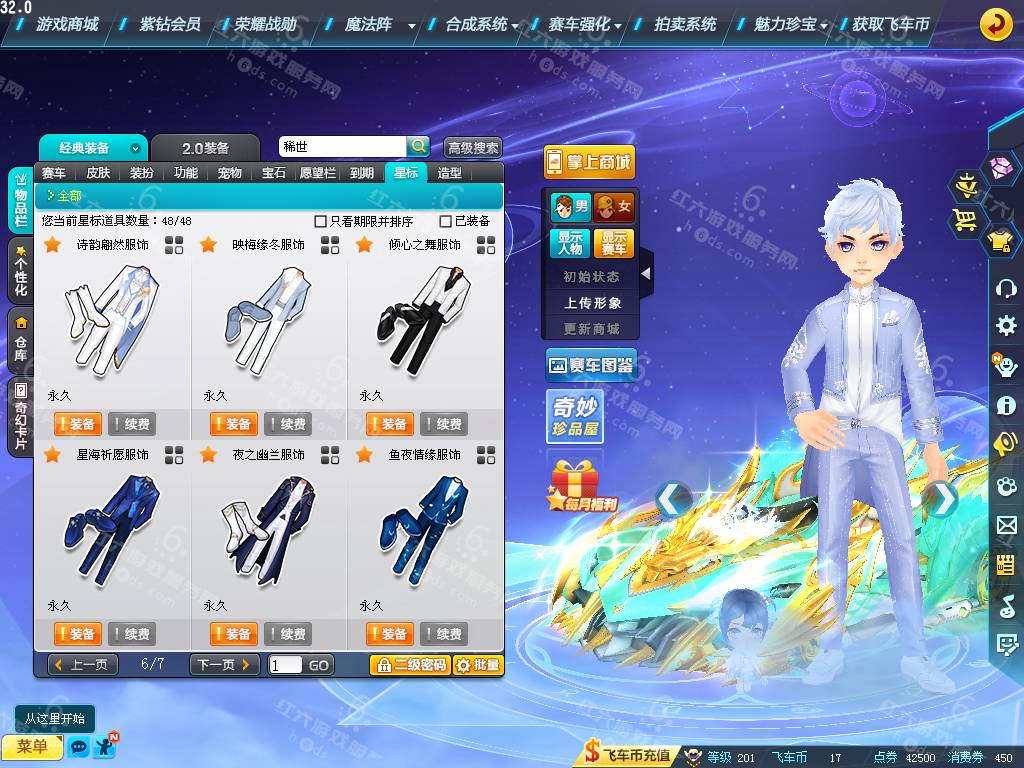Open 高级搜索 advanced search
Viewport: 1024px width, 768px height.
tap(472, 147)
